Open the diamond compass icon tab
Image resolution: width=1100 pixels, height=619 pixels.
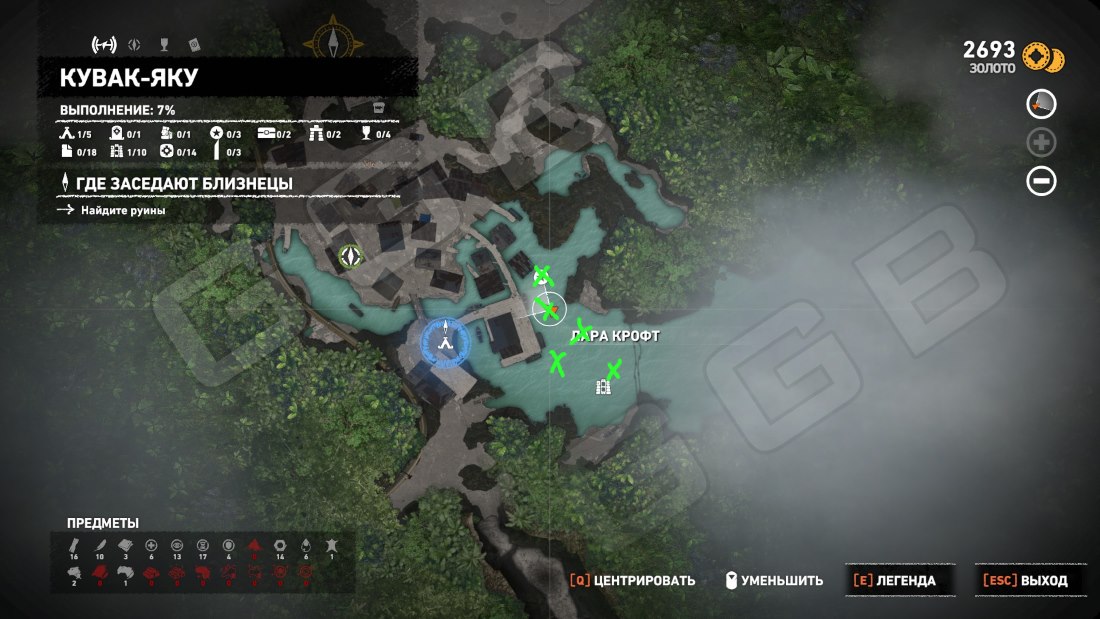tap(133, 44)
